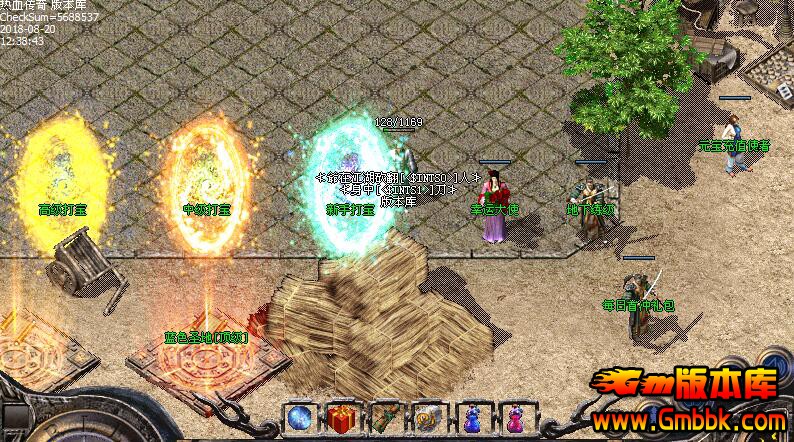The image size is (794, 442).
Task: Use the pink potion in the hotbar
Action: pos(516,418)
